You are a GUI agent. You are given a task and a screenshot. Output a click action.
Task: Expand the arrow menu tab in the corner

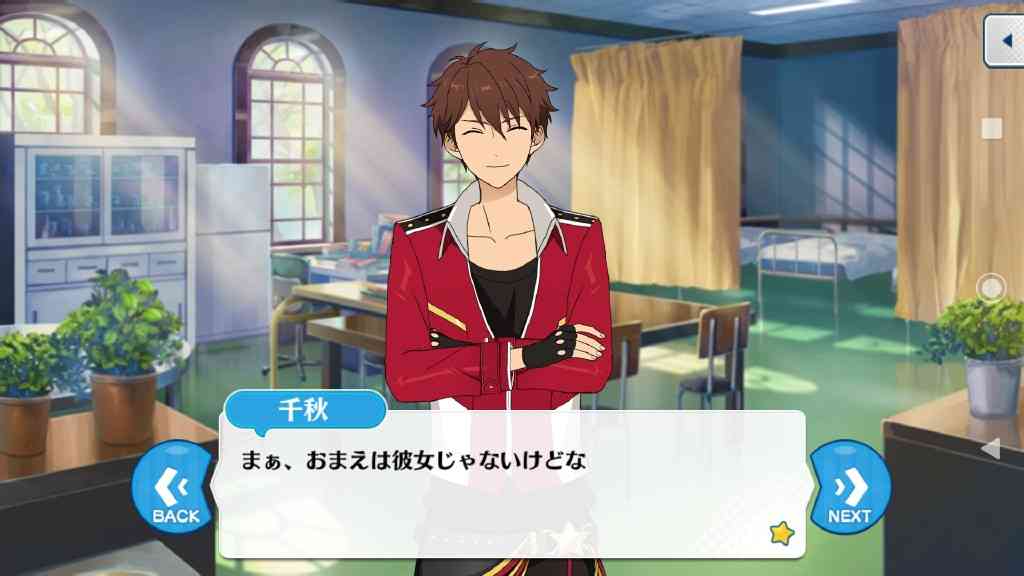tap(1003, 41)
